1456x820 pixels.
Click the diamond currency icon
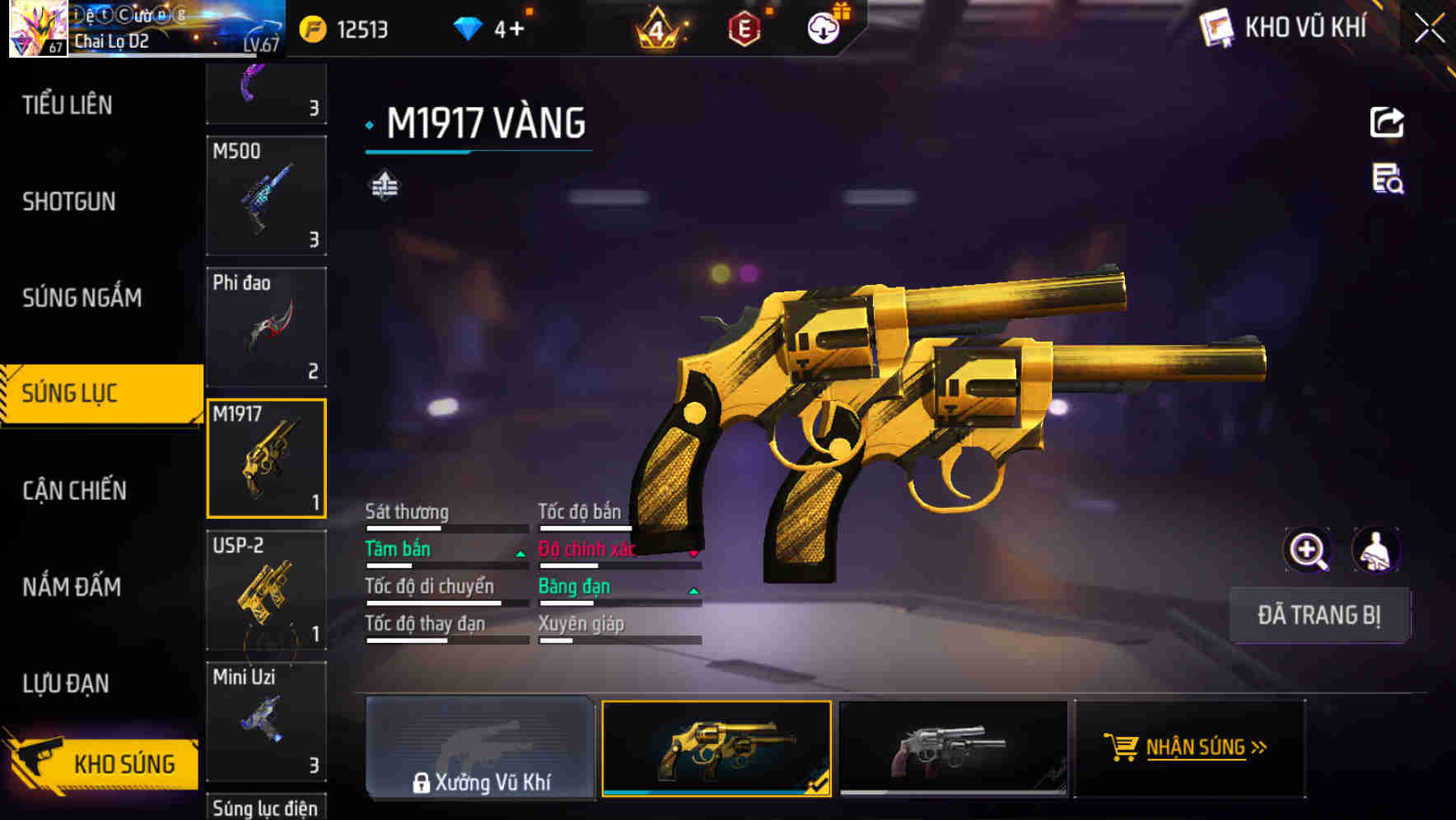(x=469, y=27)
